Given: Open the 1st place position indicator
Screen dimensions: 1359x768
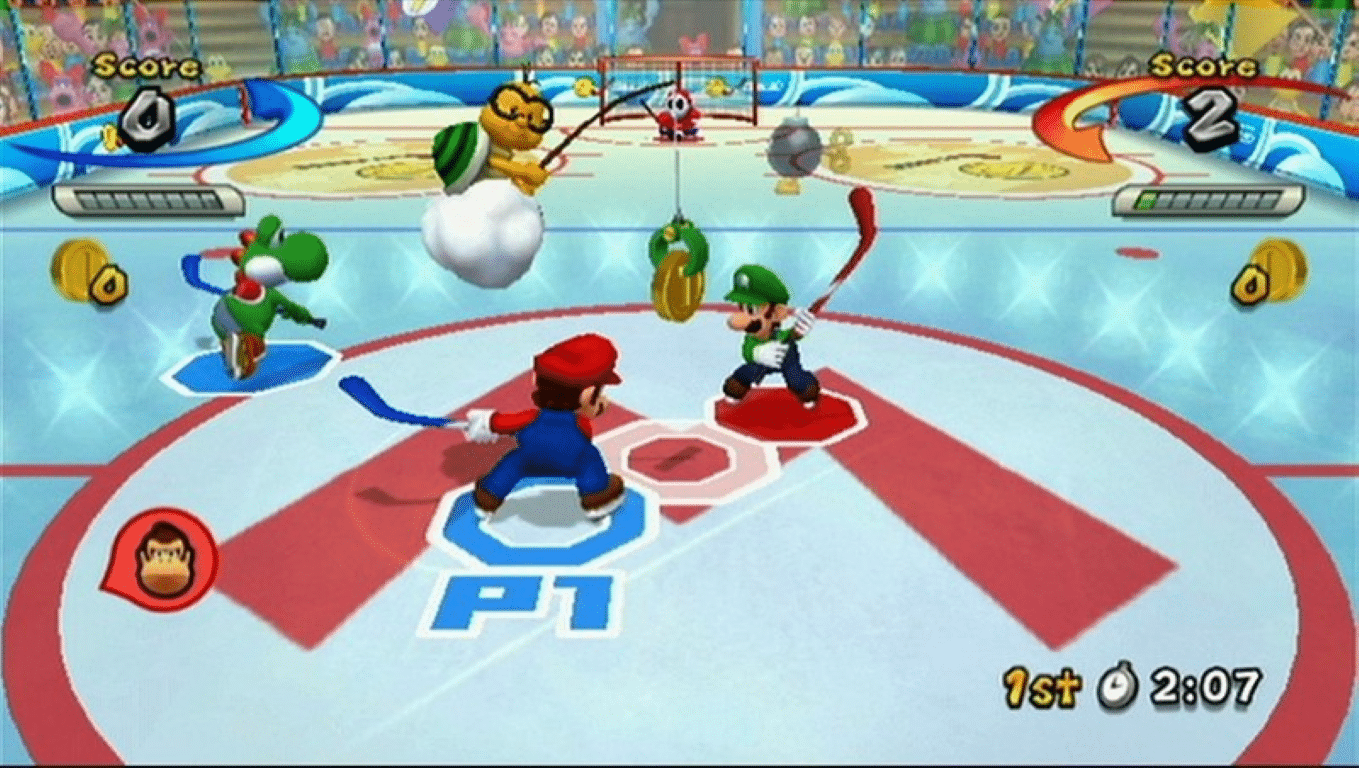Looking at the screenshot, I should [x=1043, y=686].
